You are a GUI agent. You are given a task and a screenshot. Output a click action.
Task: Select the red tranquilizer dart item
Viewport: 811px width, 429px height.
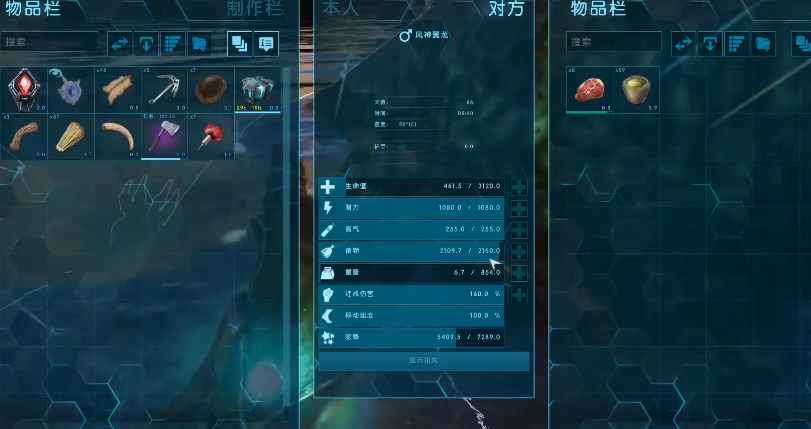(211, 136)
